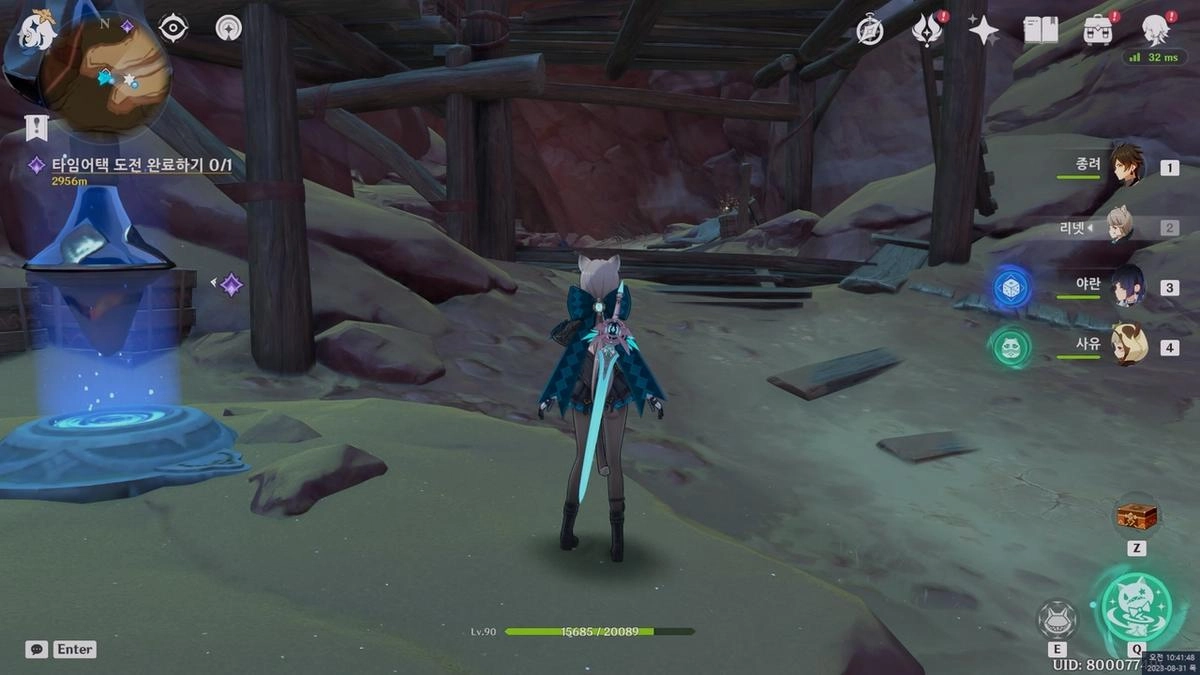Open the quest navigation icon beside minimap
The width and height of the screenshot is (1200, 675).
point(229,28)
